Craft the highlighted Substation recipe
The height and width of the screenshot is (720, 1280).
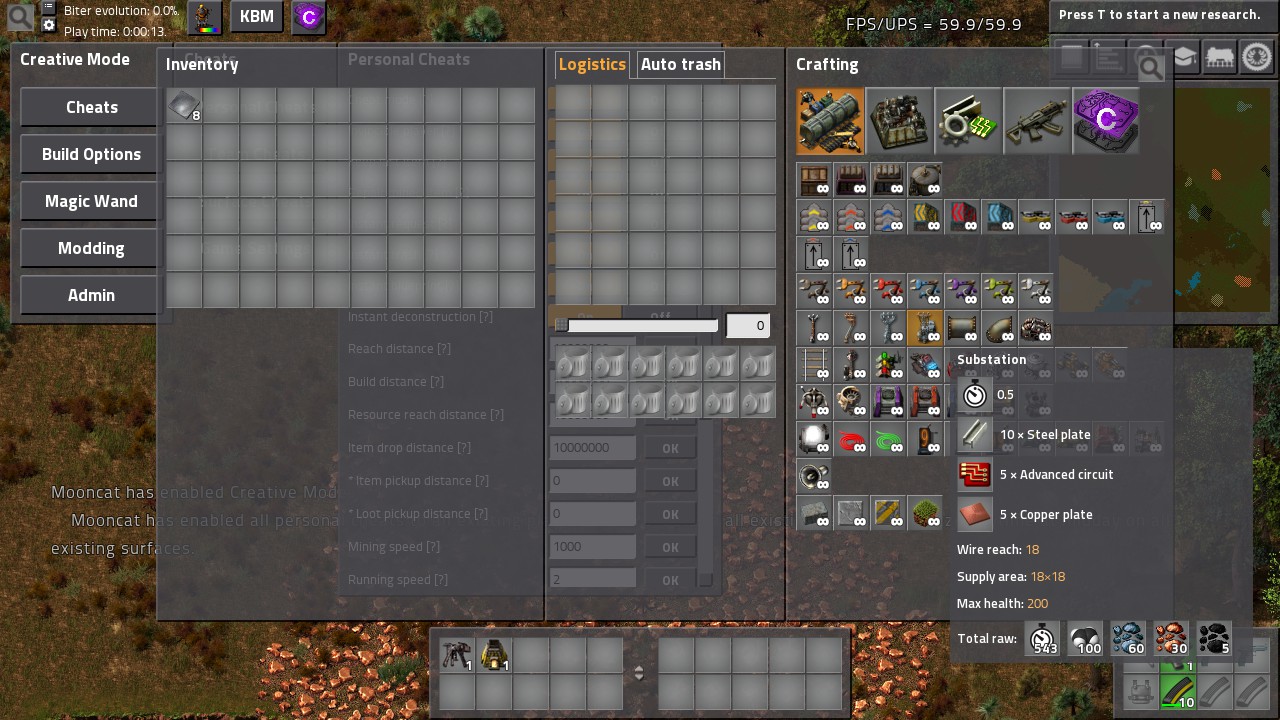point(925,327)
